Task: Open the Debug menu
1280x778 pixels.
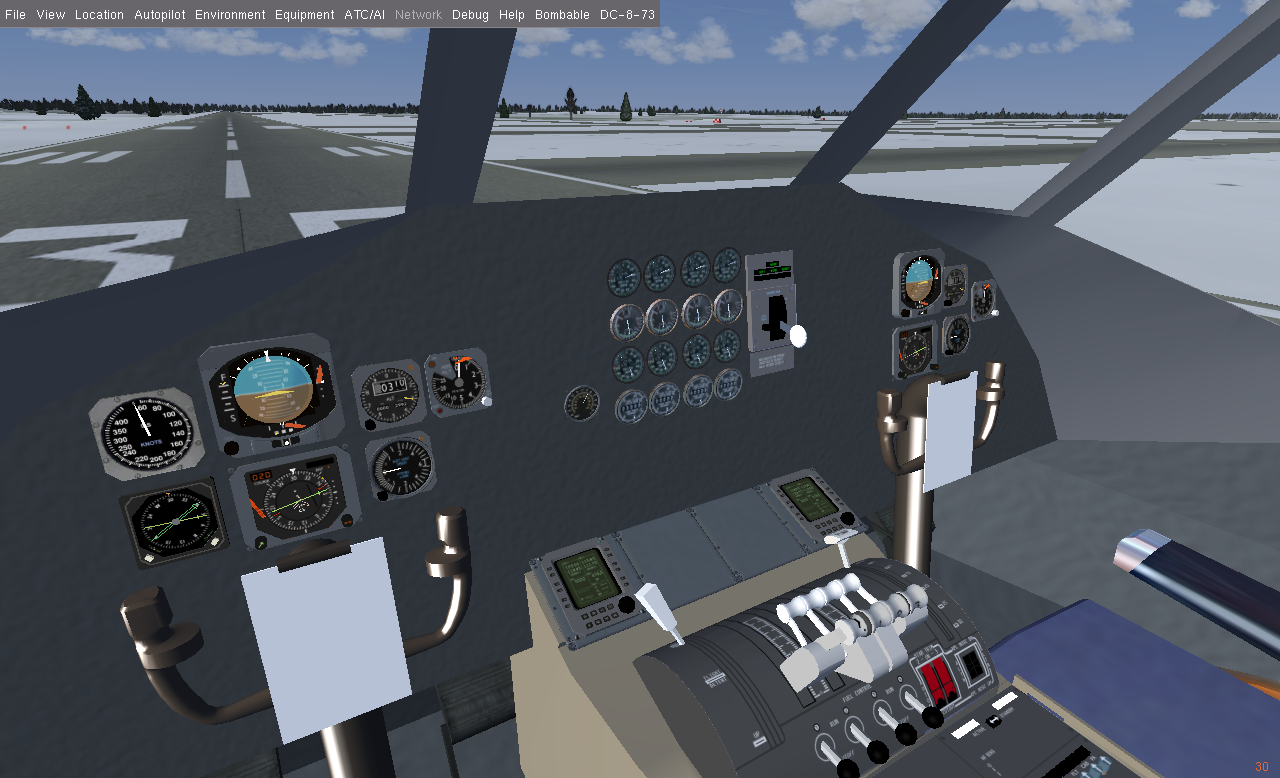Action: 470,15
